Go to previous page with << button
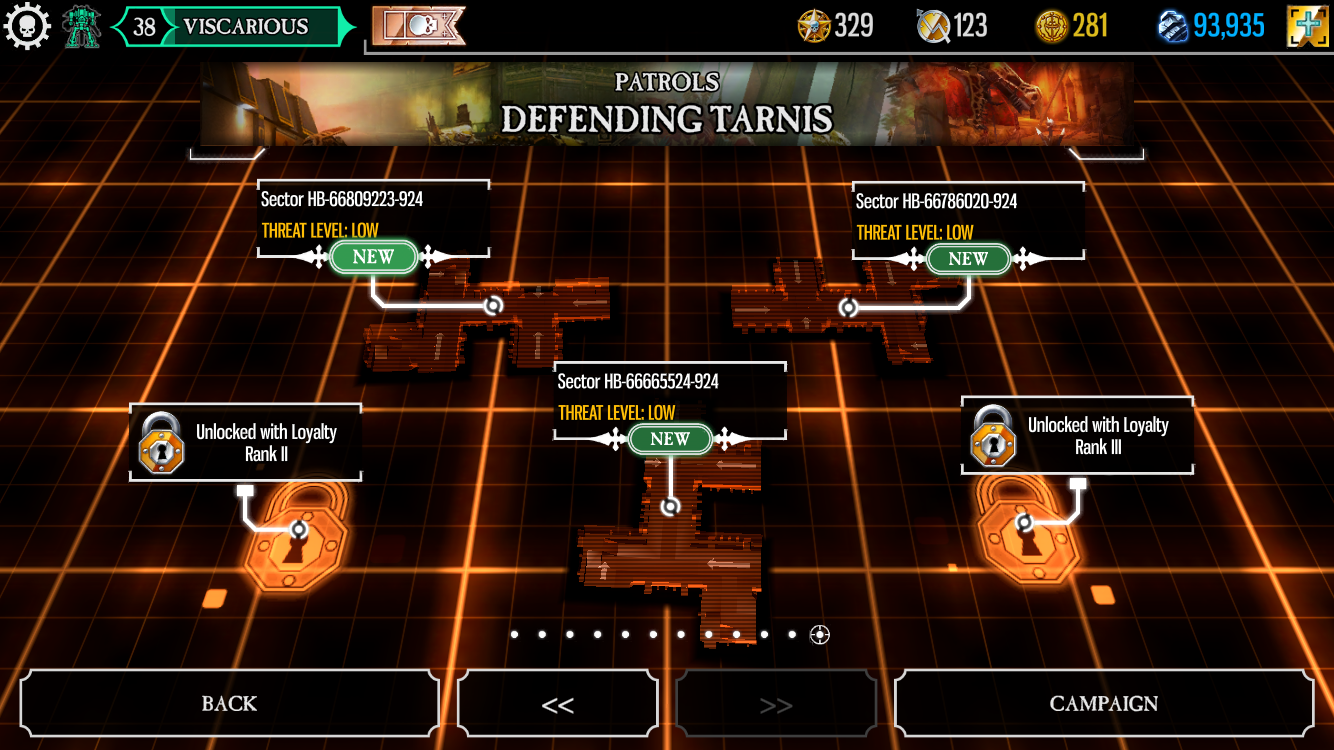1334x750 pixels. 557,704
